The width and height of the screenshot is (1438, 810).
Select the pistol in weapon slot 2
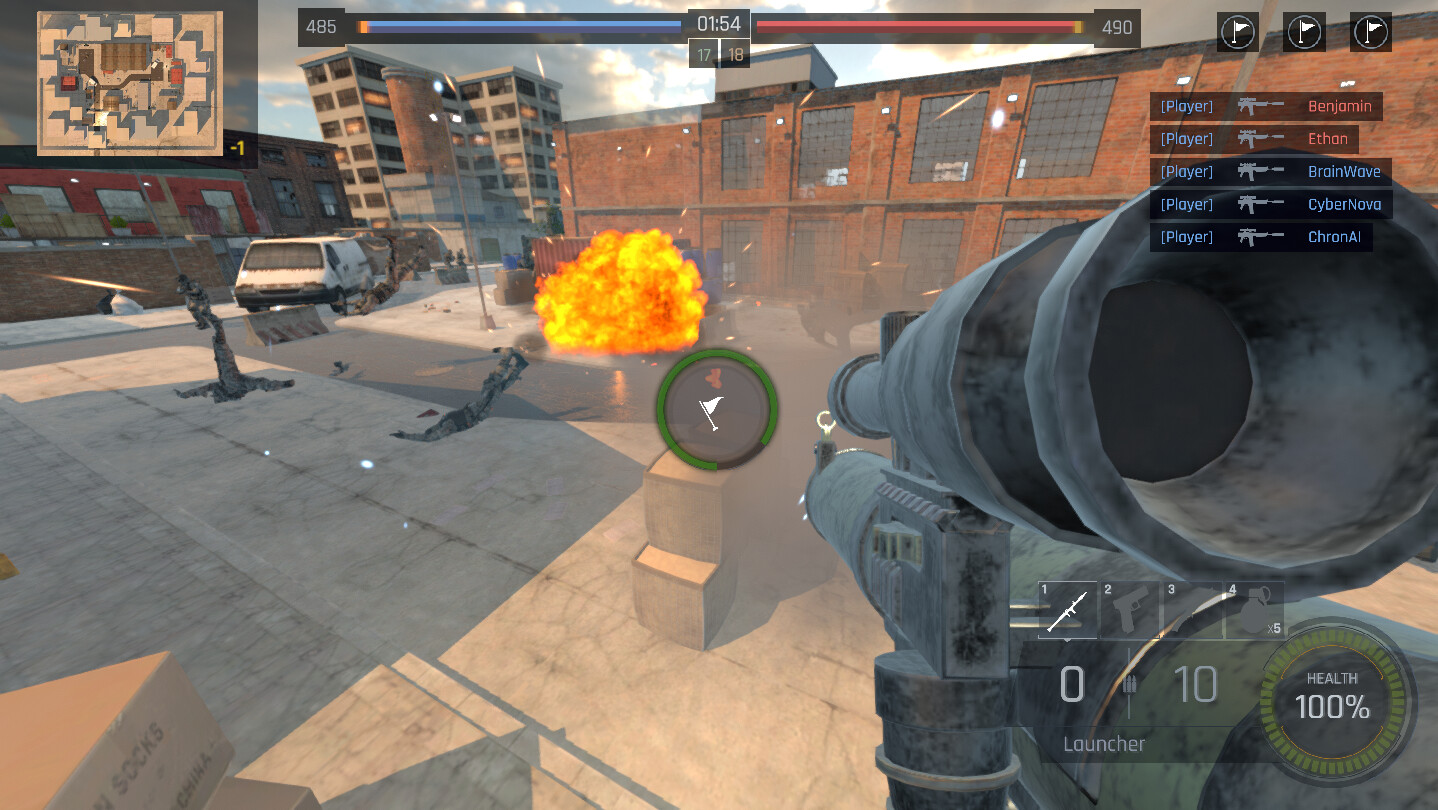[1131, 608]
